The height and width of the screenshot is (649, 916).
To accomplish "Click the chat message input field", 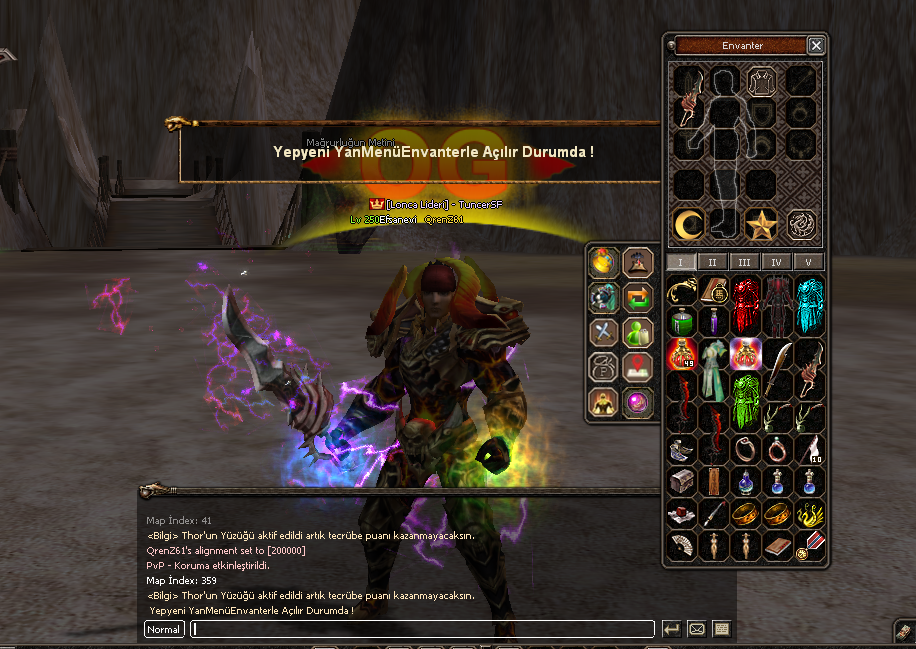I will pyautogui.click(x=422, y=629).
